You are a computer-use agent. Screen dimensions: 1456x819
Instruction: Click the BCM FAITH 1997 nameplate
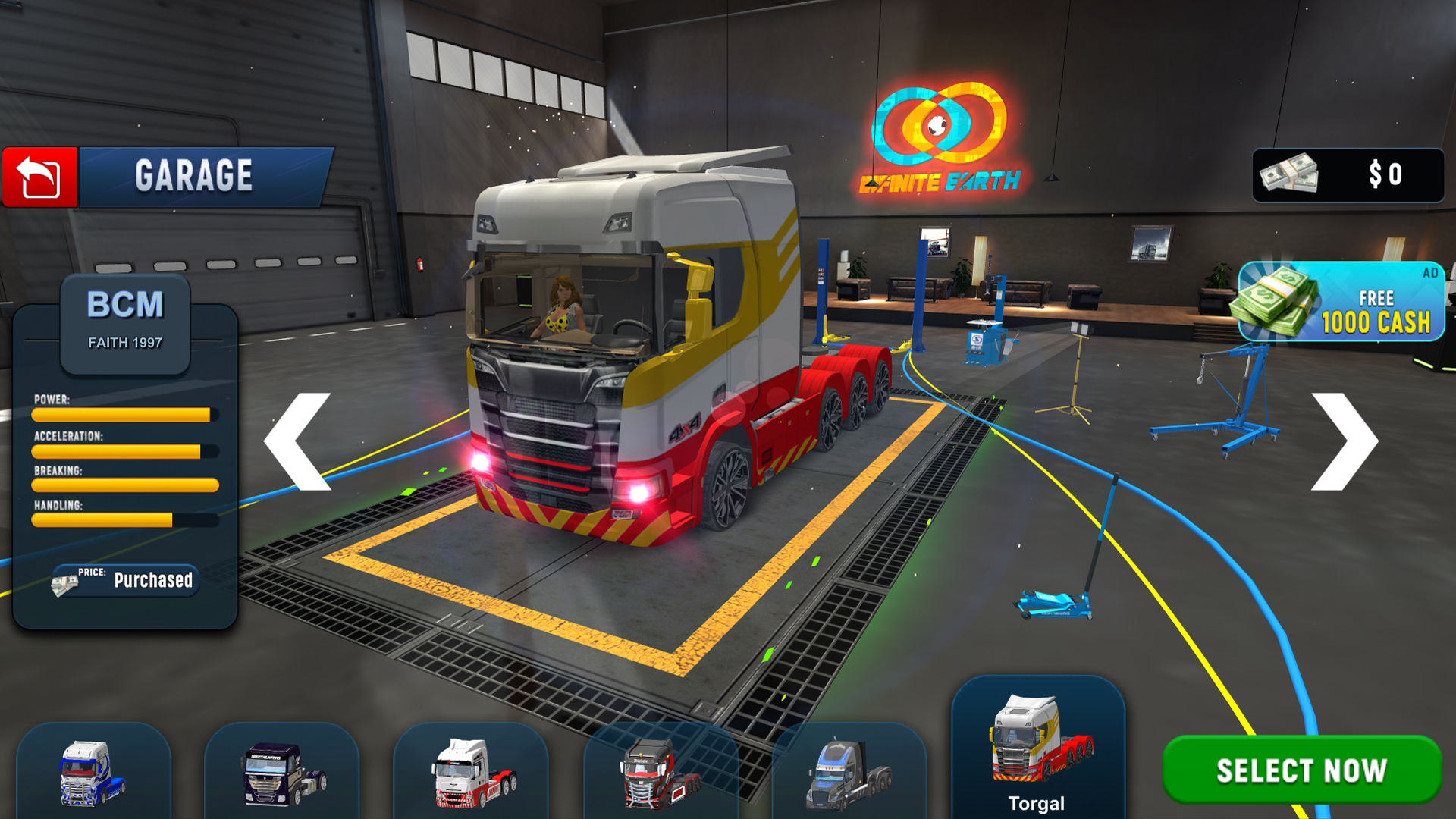click(x=124, y=318)
